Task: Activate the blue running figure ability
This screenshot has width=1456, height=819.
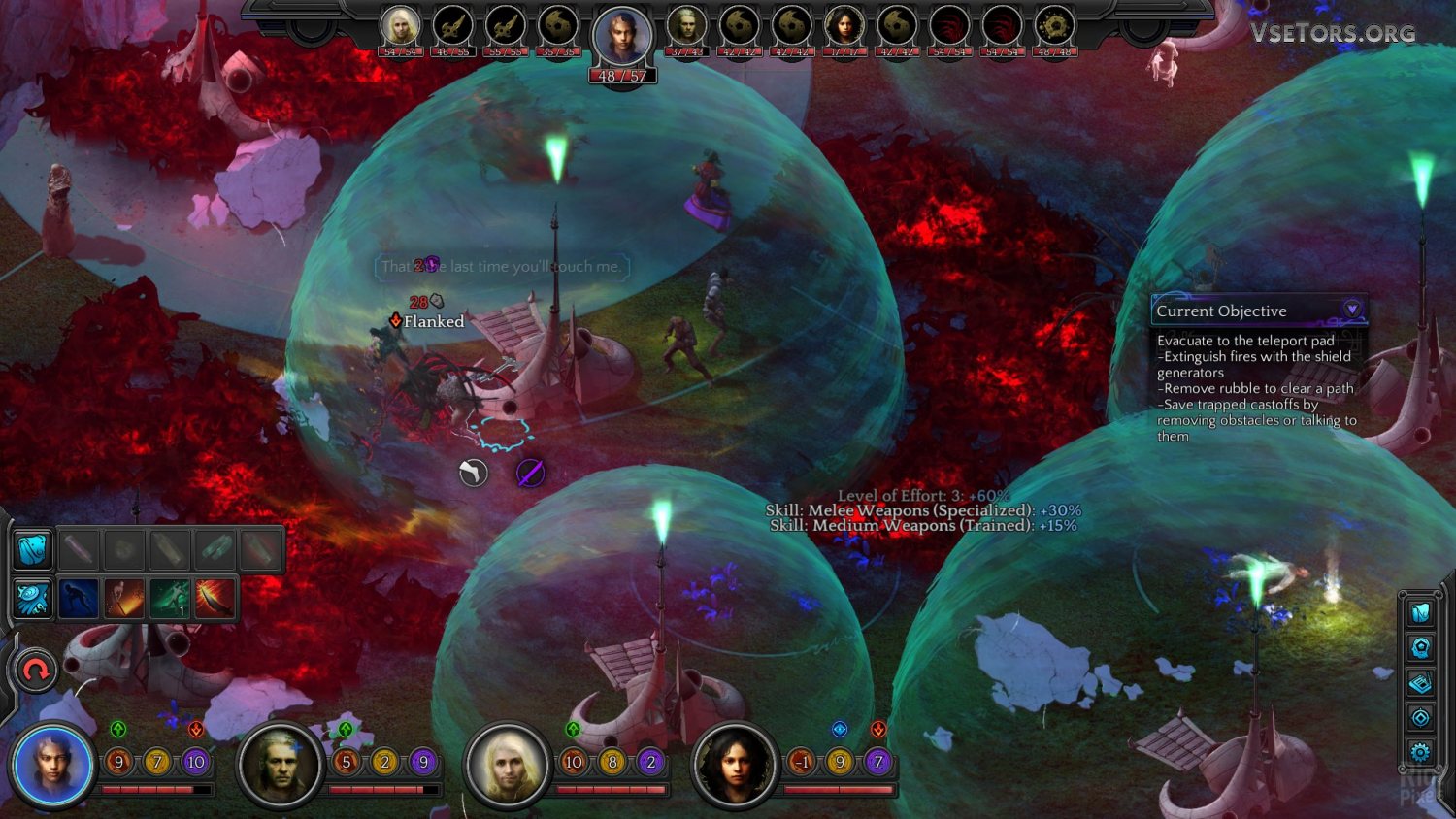Action: [x=79, y=599]
